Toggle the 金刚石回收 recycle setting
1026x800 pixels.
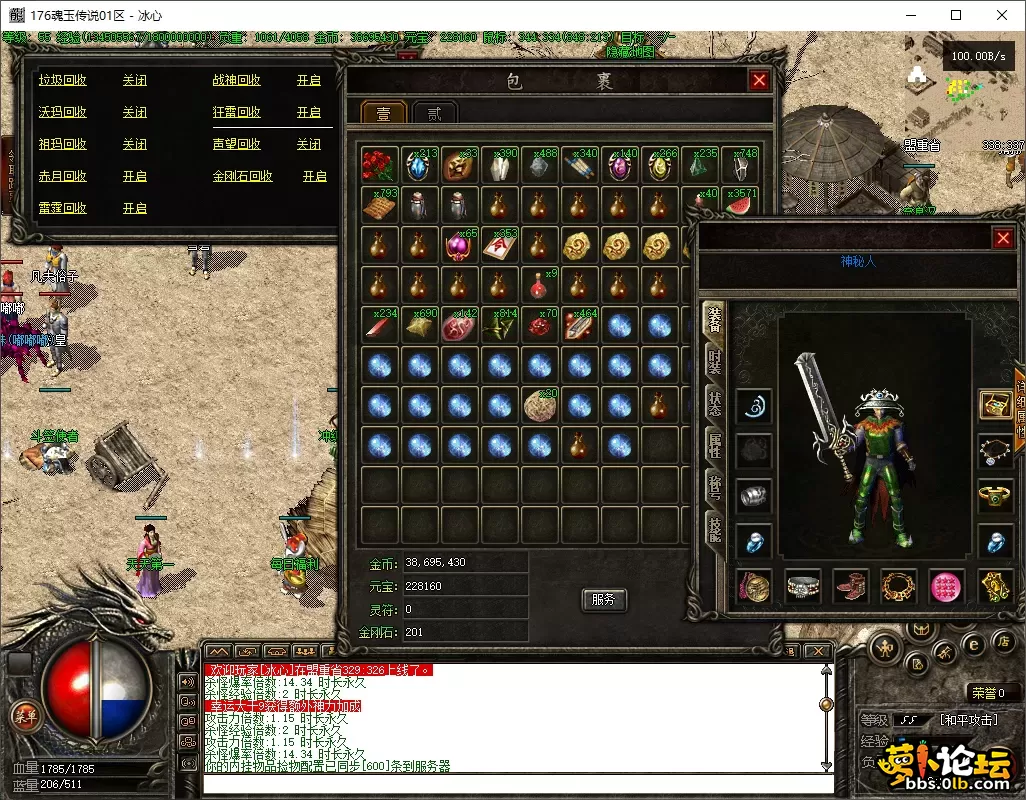tap(314, 176)
